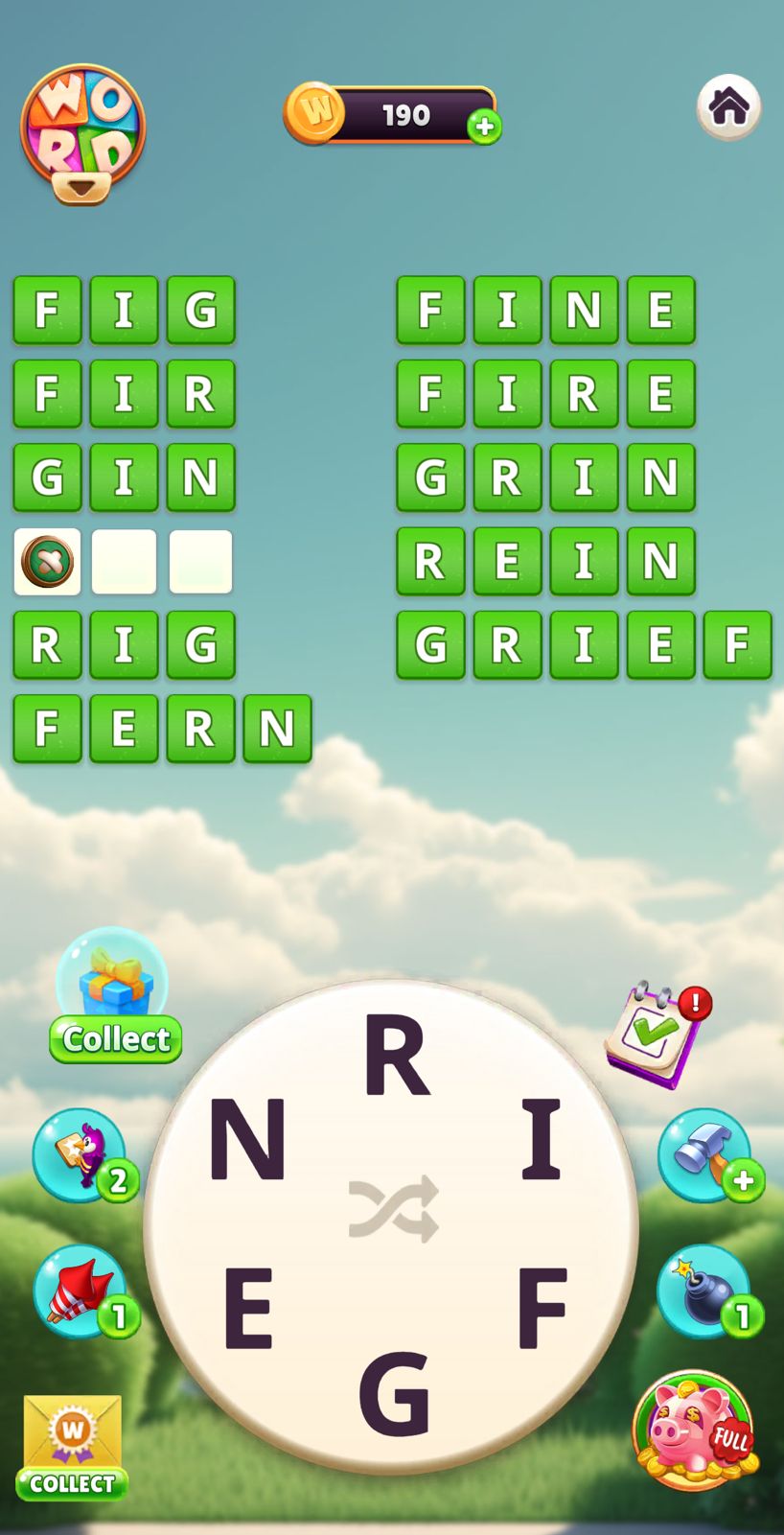Add coins with the green plus button
Image resolution: width=784 pixels, height=1535 pixels.
click(484, 127)
